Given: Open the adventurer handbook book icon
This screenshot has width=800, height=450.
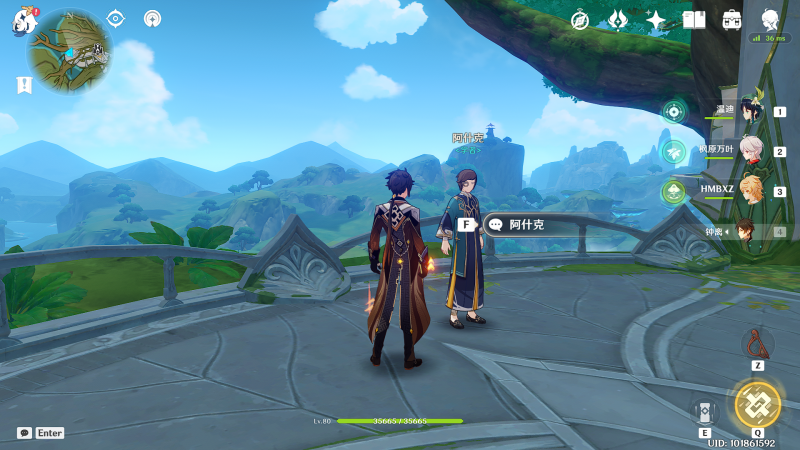Looking at the screenshot, I should (694, 20).
